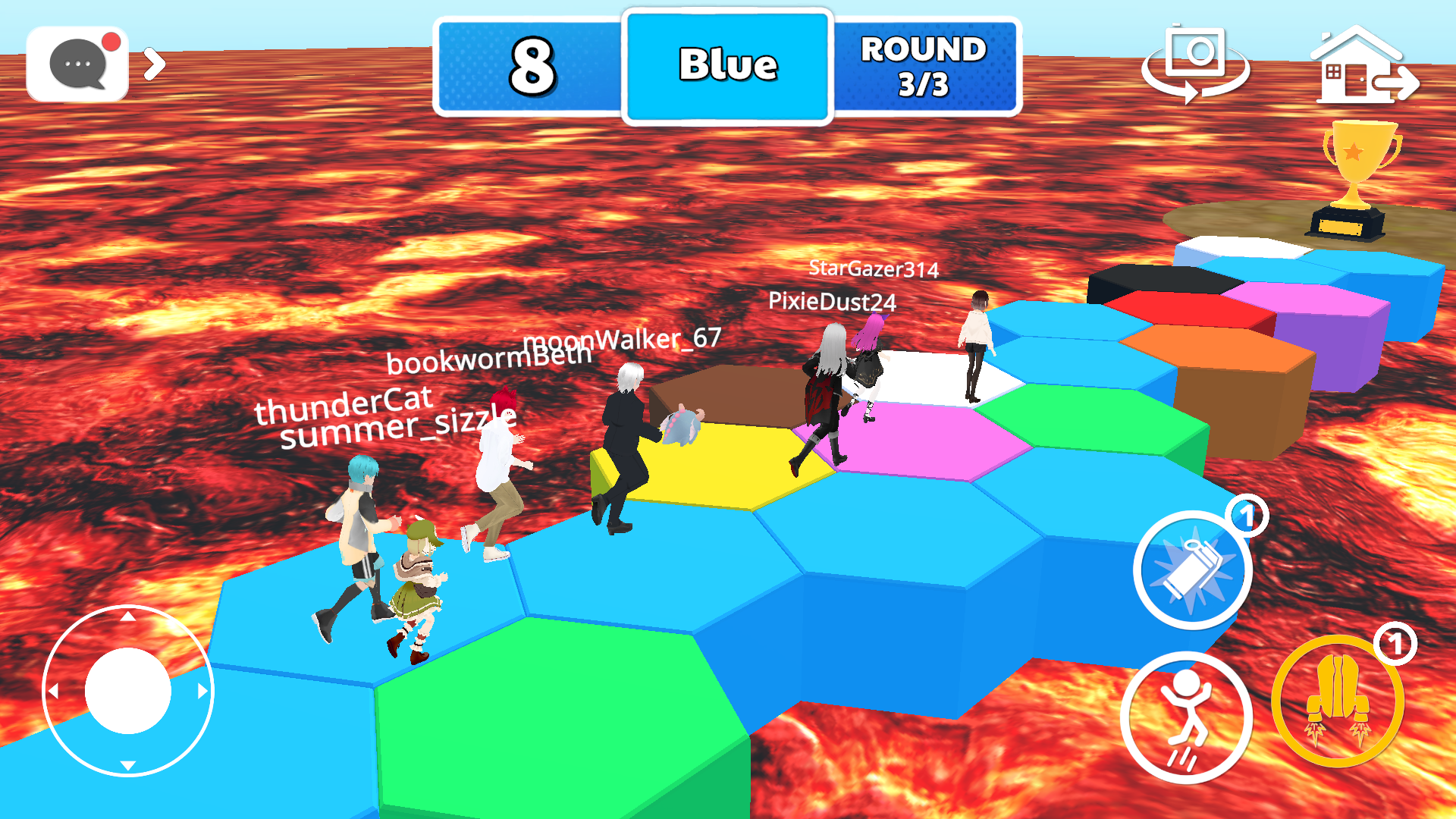Open the chat with unread notification
This screenshot has height=819, width=1456.
(78, 62)
